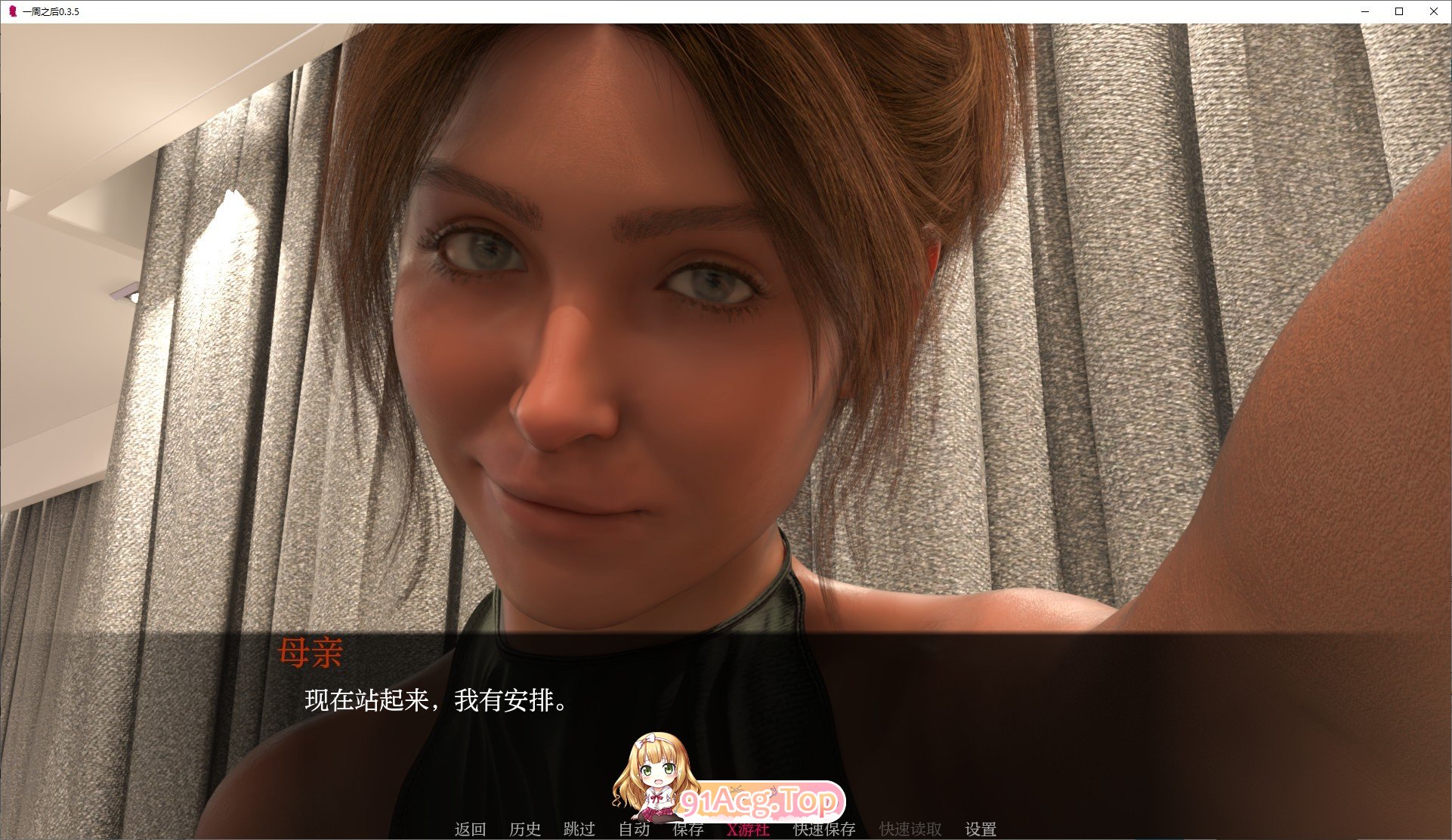
Task: Click the title bar text 一周之后0.3.5
Action: click(51, 11)
